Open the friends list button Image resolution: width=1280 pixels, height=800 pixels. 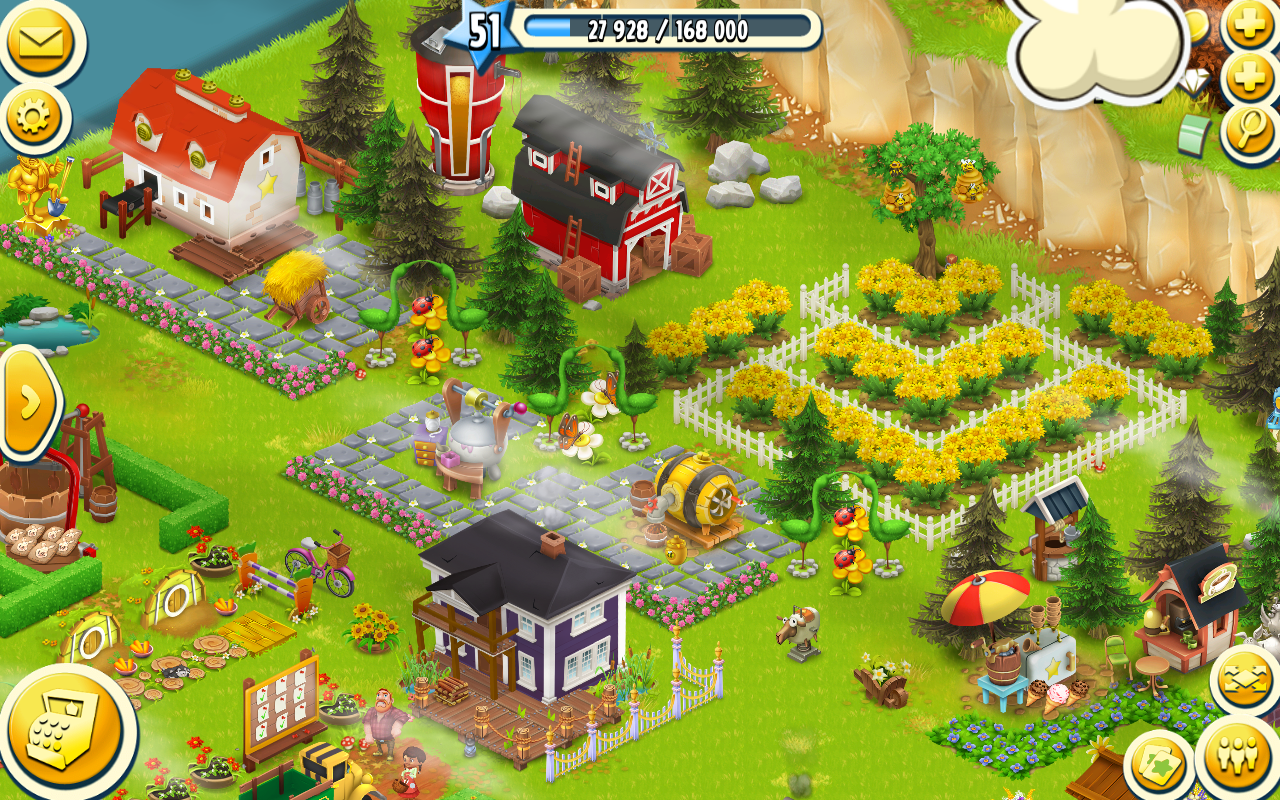click(1237, 759)
